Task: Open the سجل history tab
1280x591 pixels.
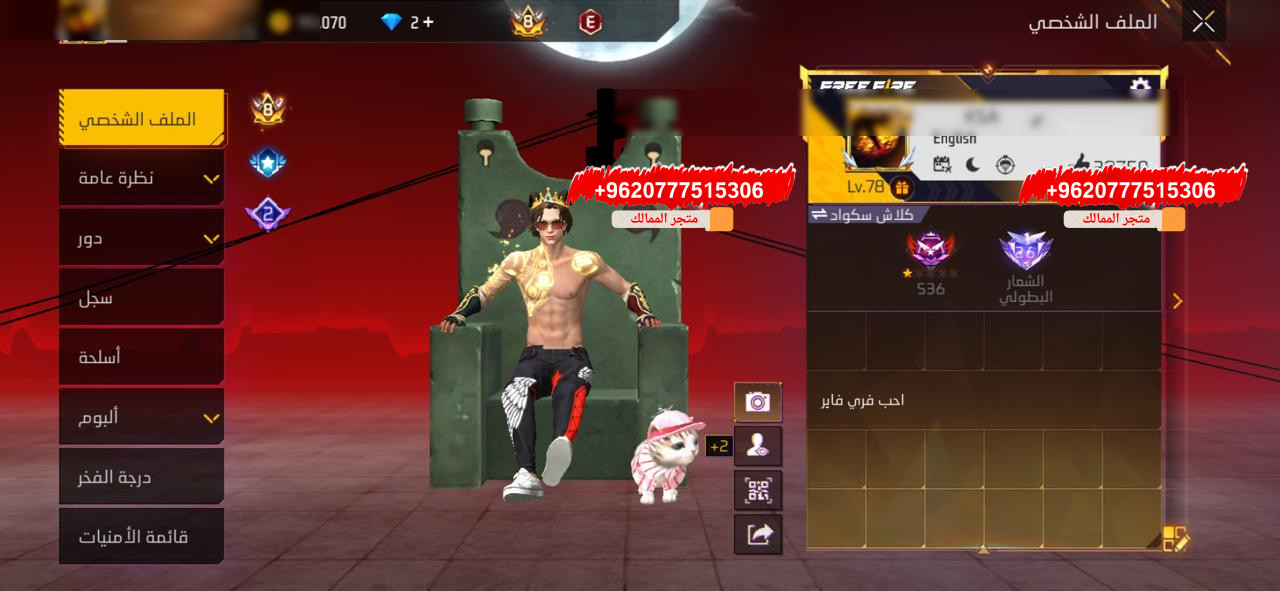Action: click(141, 298)
